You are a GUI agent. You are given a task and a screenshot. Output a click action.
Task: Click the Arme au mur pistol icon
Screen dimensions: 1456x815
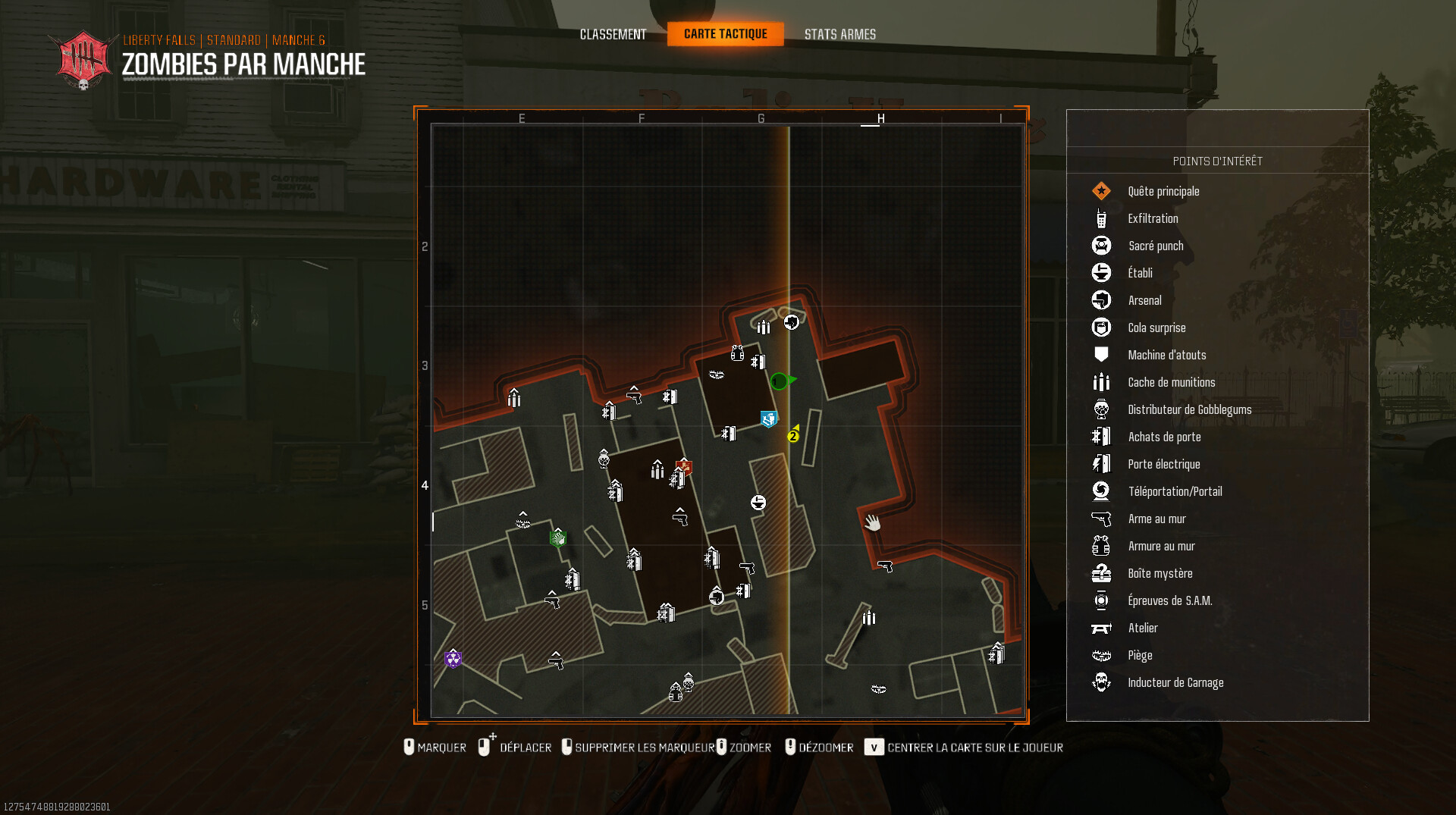pyautogui.click(x=1101, y=519)
